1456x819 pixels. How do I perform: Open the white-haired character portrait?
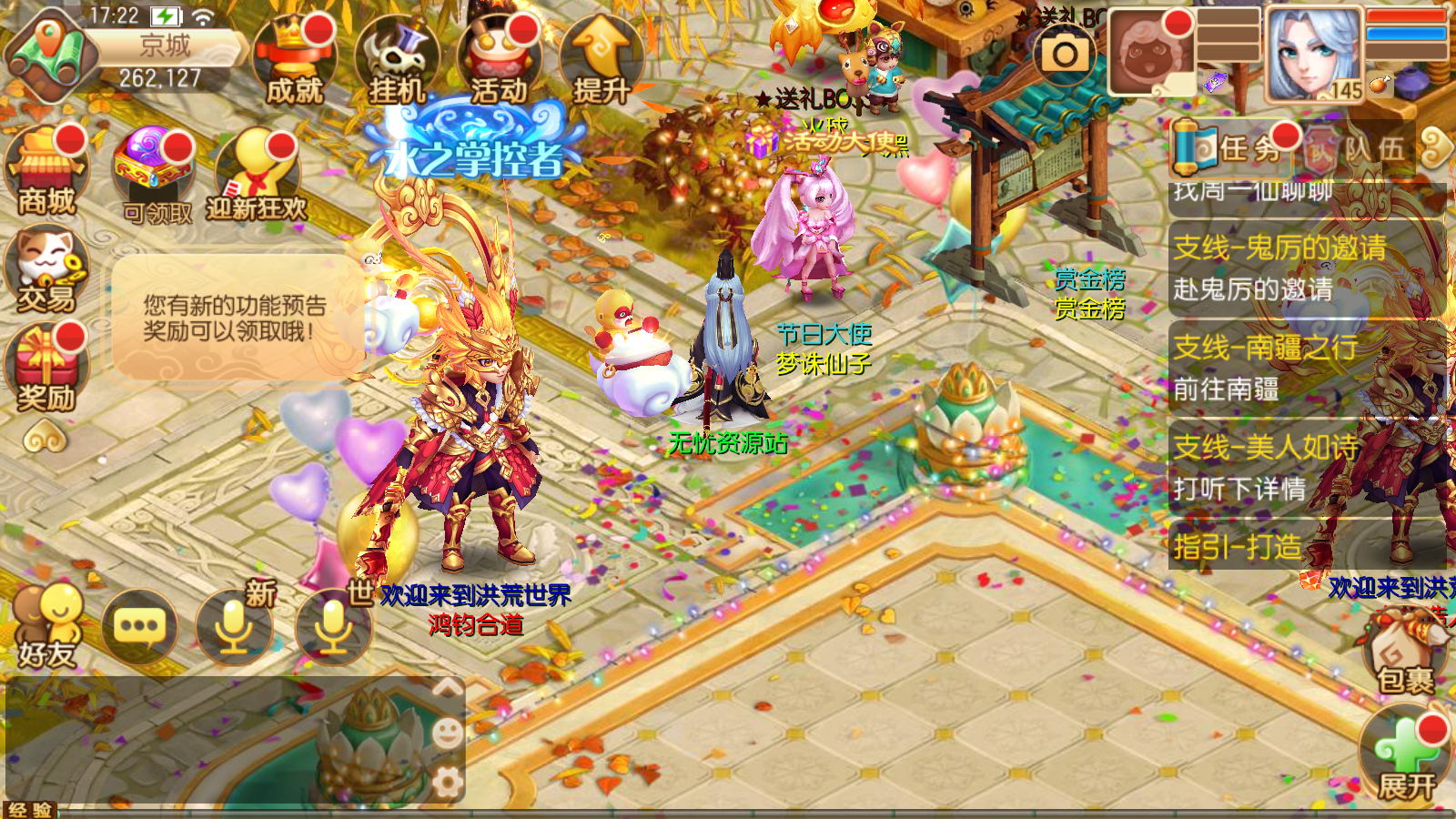click(1313, 55)
